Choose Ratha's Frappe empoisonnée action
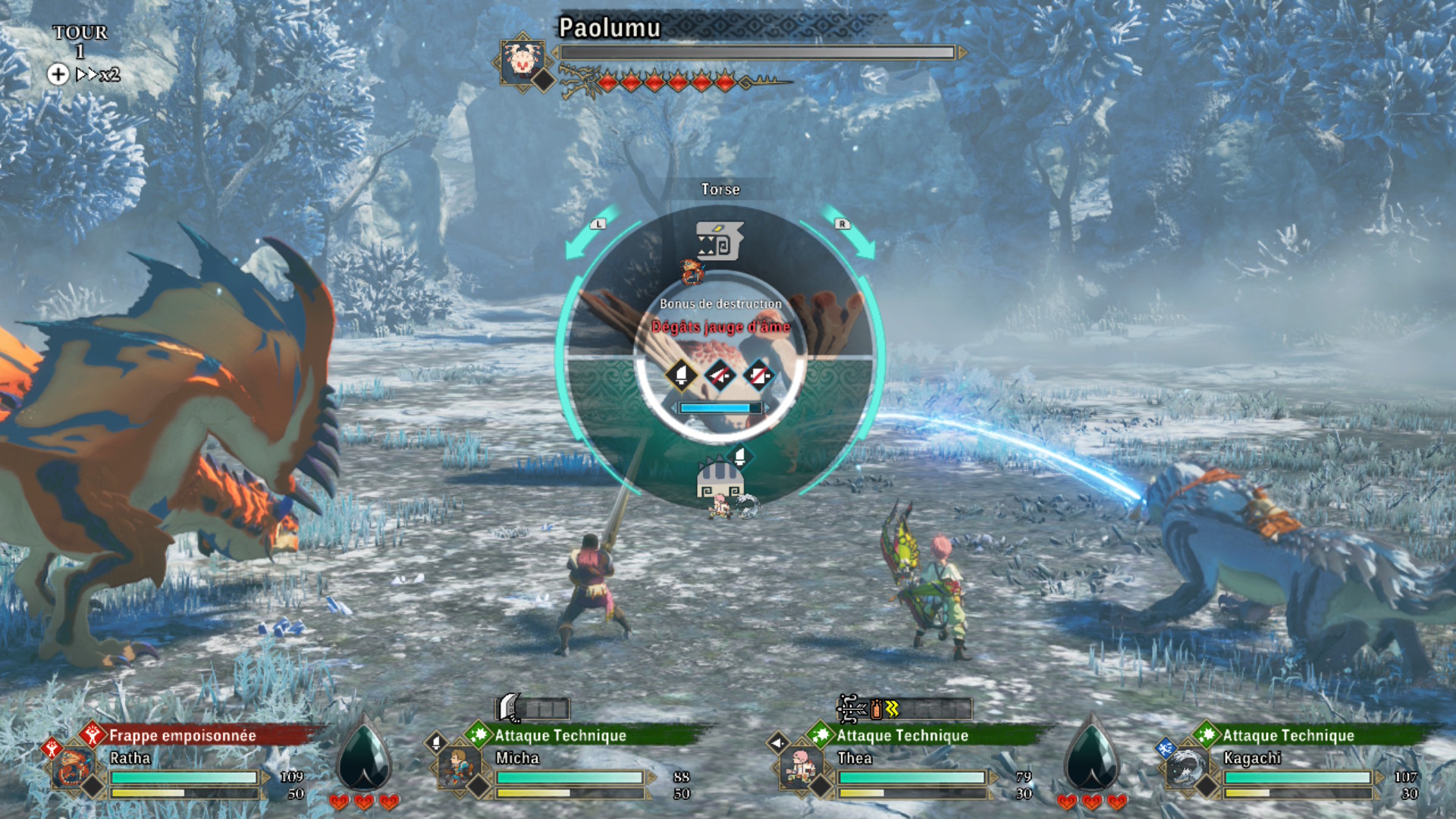This screenshot has width=1456, height=819. (x=182, y=735)
